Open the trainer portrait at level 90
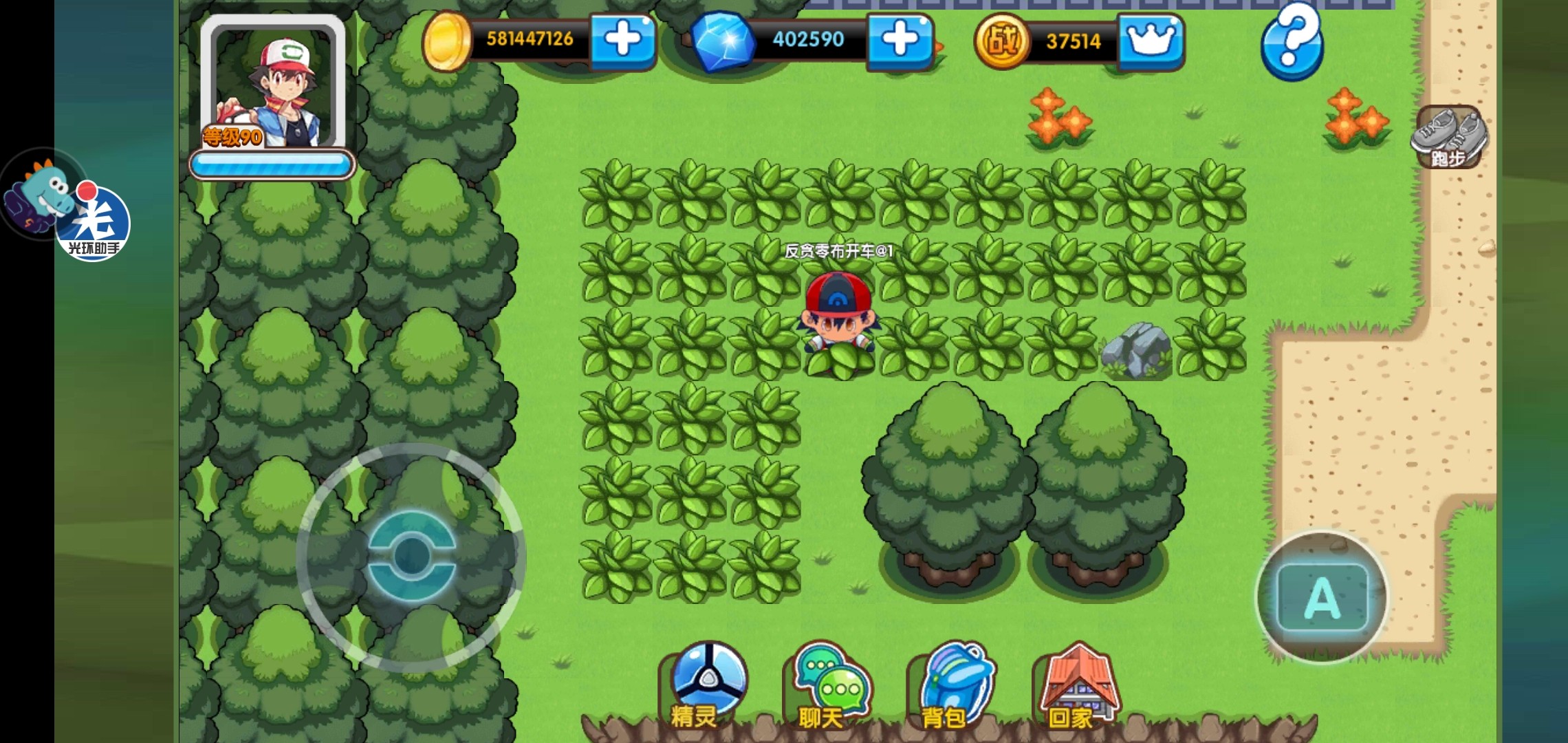This screenshot has width=1568, height=743. pos(273,85)
